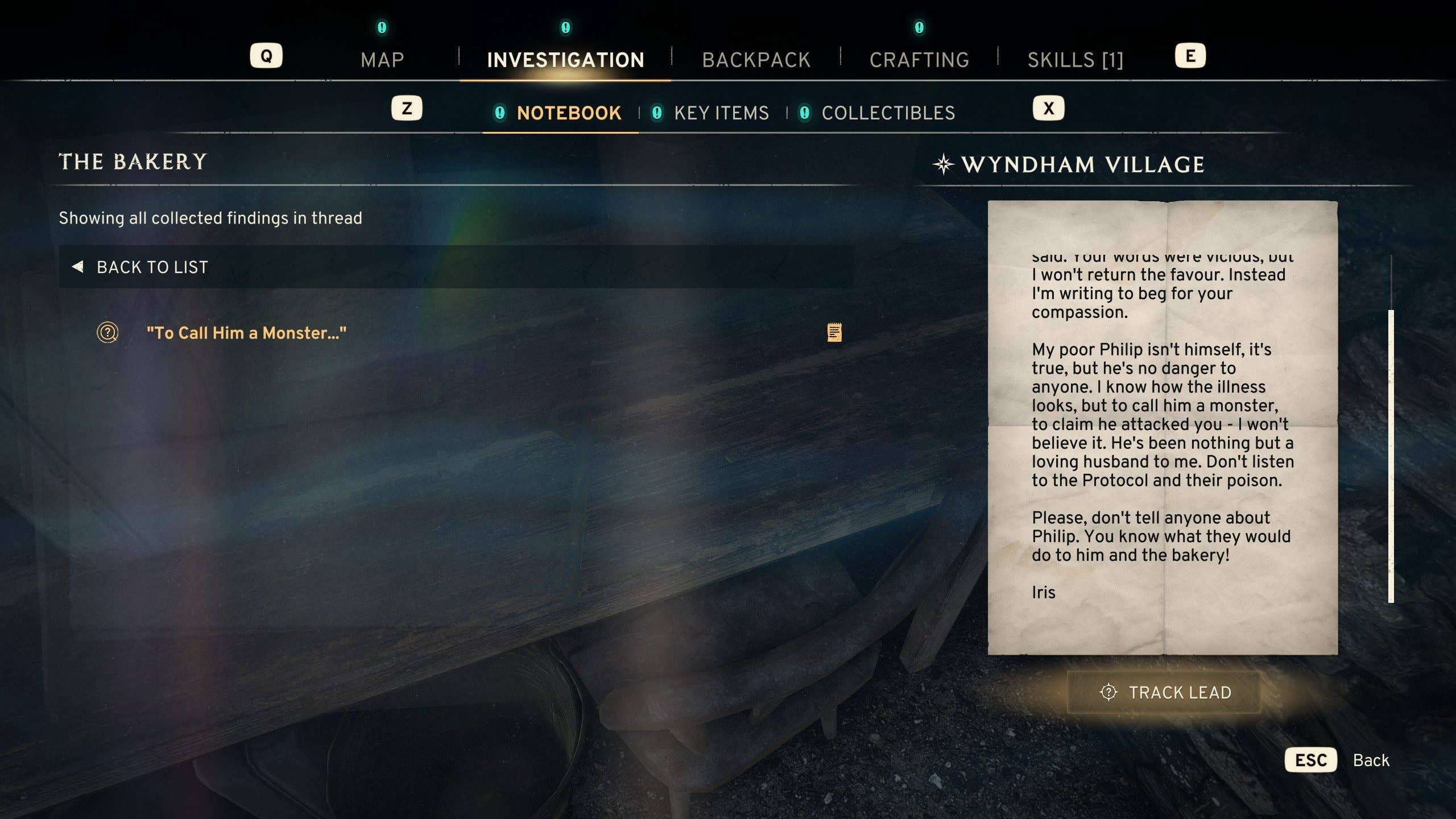Click the exclamation badge above INVESTIGATION
The width and height of the screenshot is (1456, 819).
pos(565,26)
